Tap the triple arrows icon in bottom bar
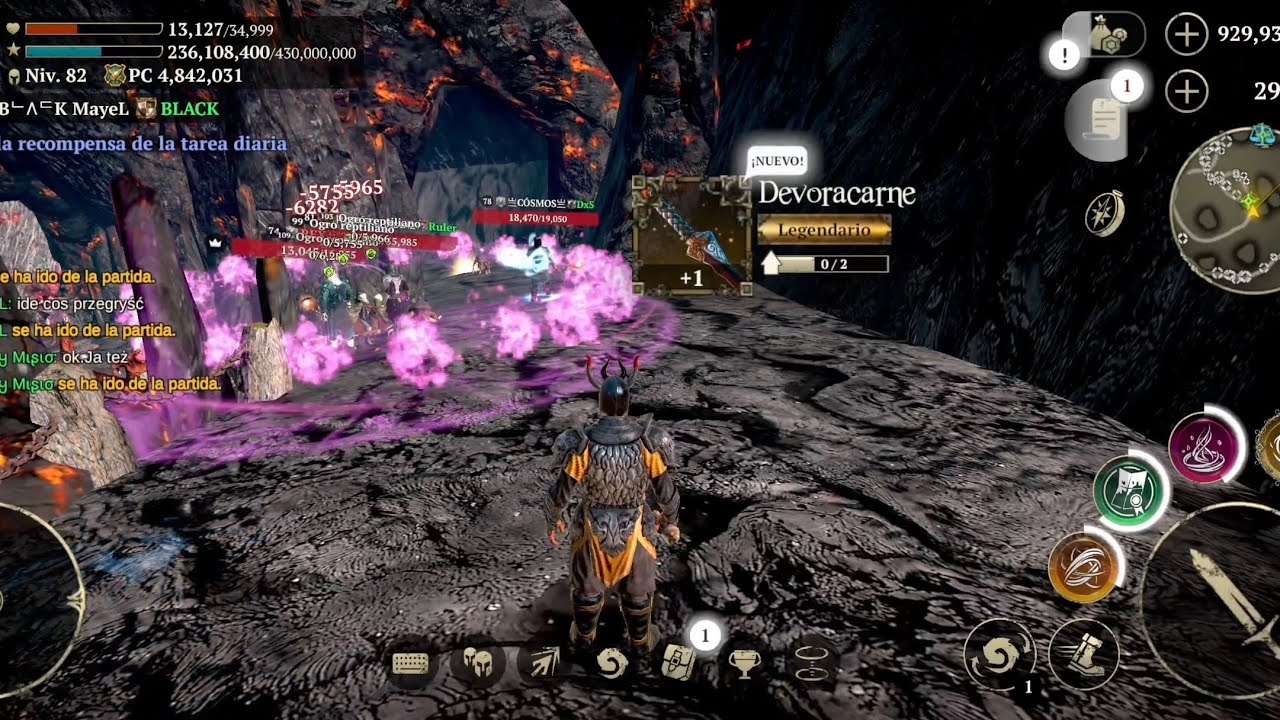This screenshot has height=720, width=1280. (x=543, y=662)
